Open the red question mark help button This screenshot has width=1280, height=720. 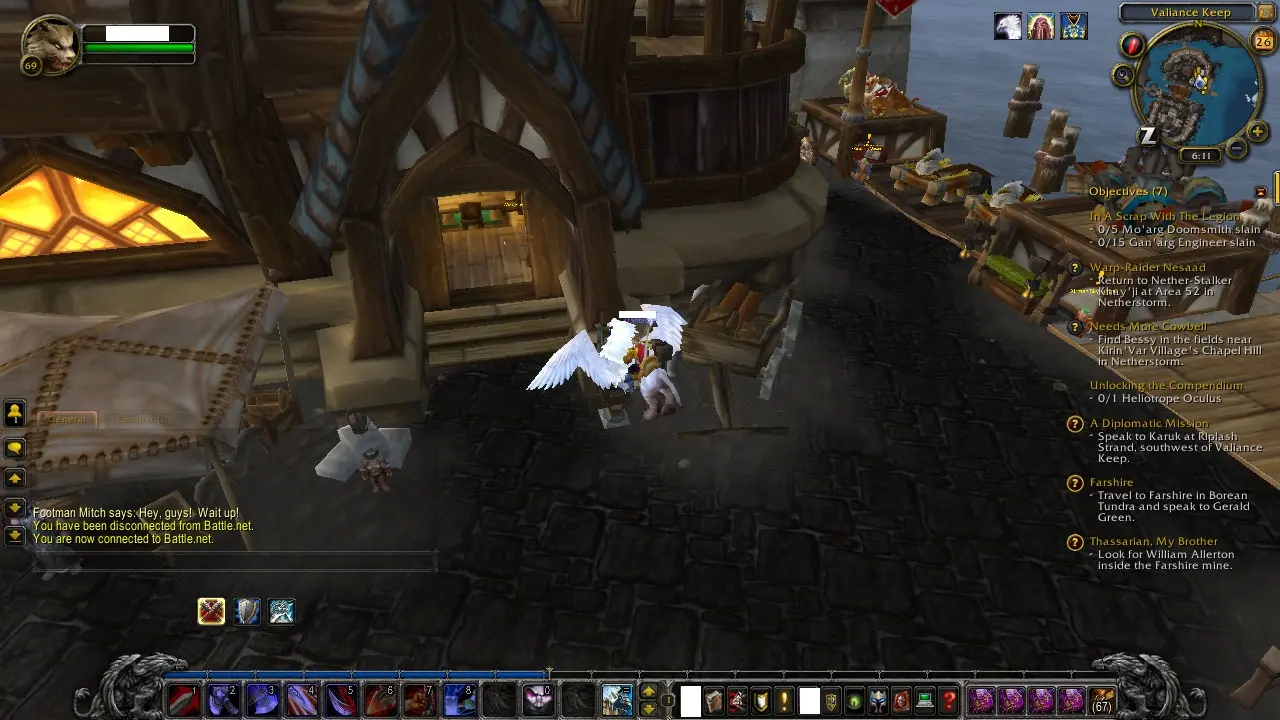949,700
